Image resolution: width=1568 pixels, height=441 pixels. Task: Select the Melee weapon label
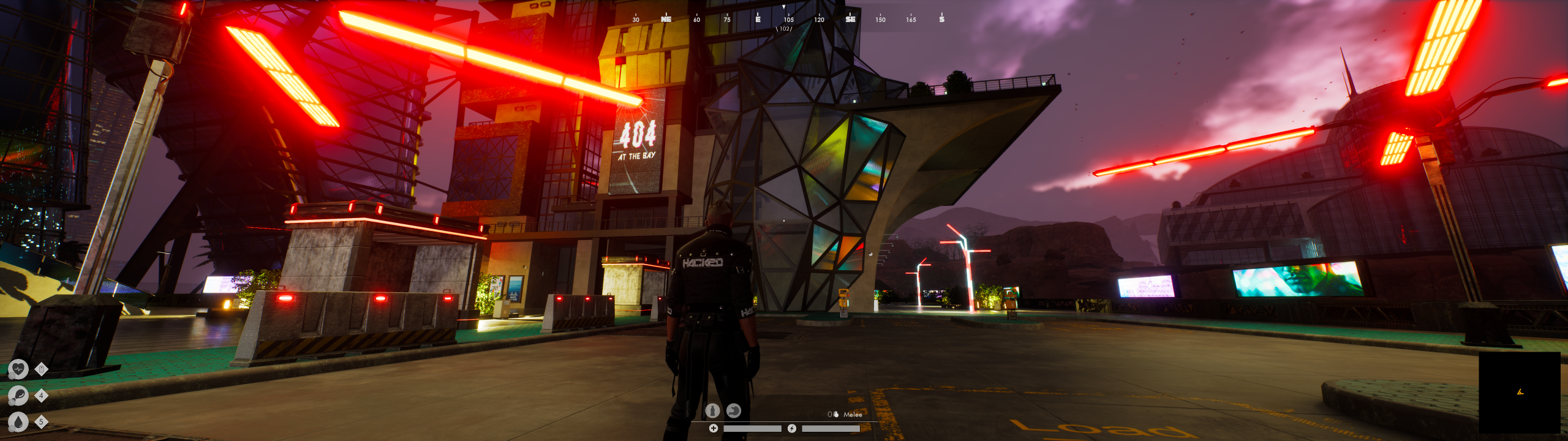point(853,415)
